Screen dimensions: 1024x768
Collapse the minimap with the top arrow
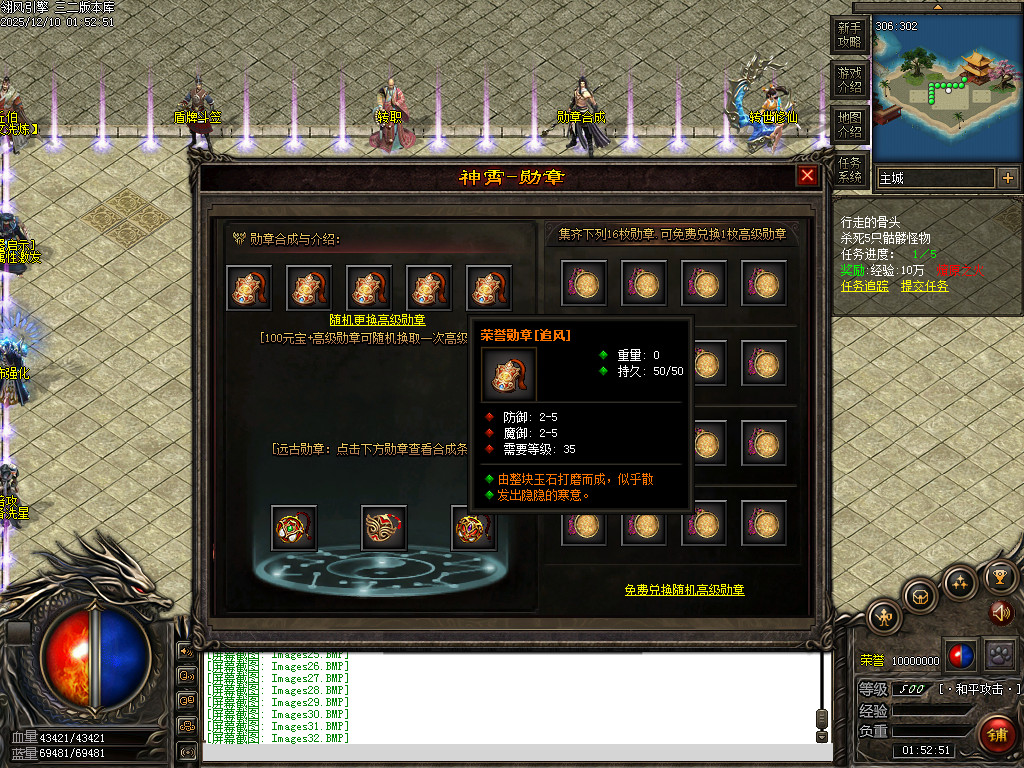939,6
